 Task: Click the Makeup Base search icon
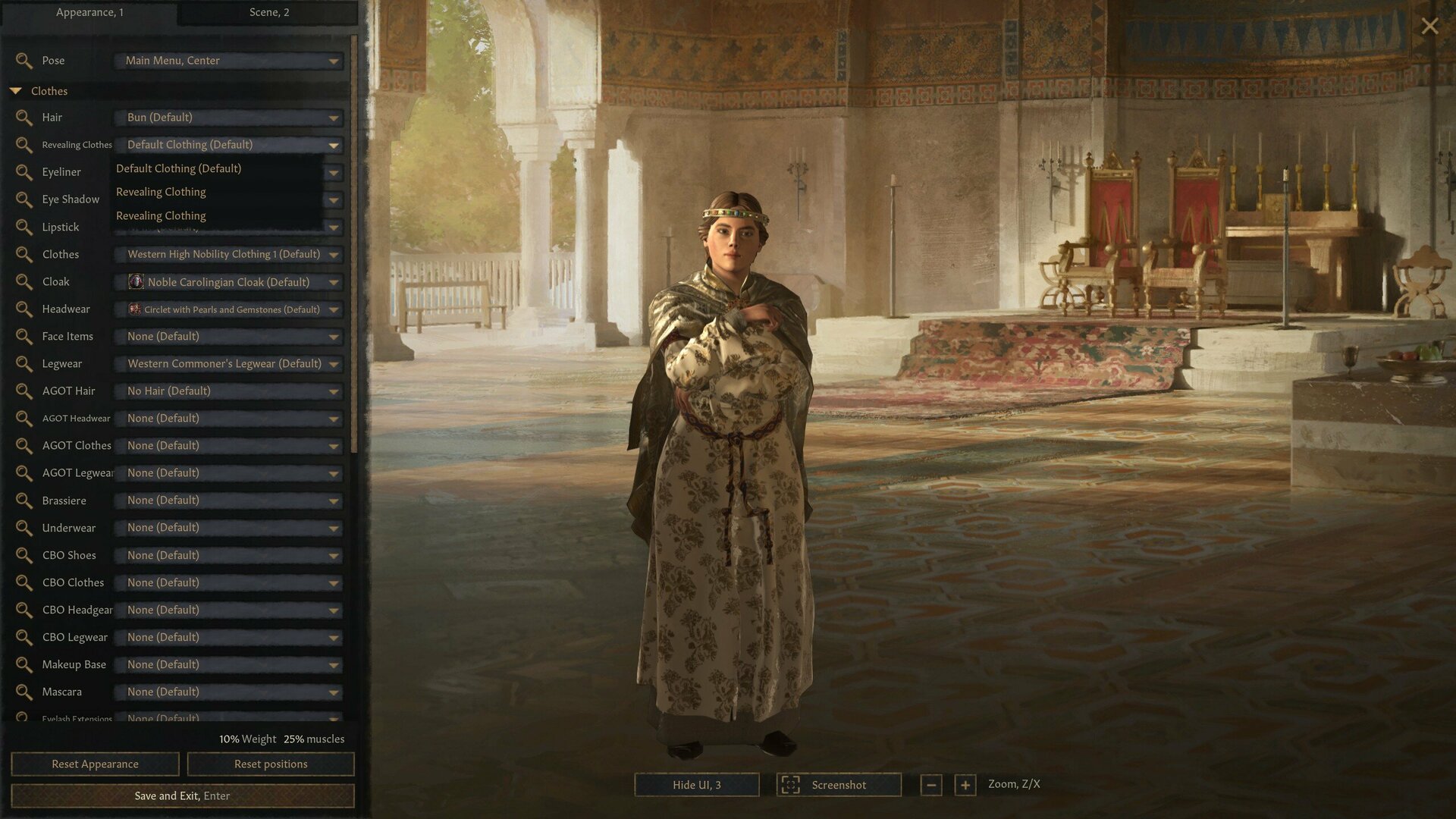(24, 664)
